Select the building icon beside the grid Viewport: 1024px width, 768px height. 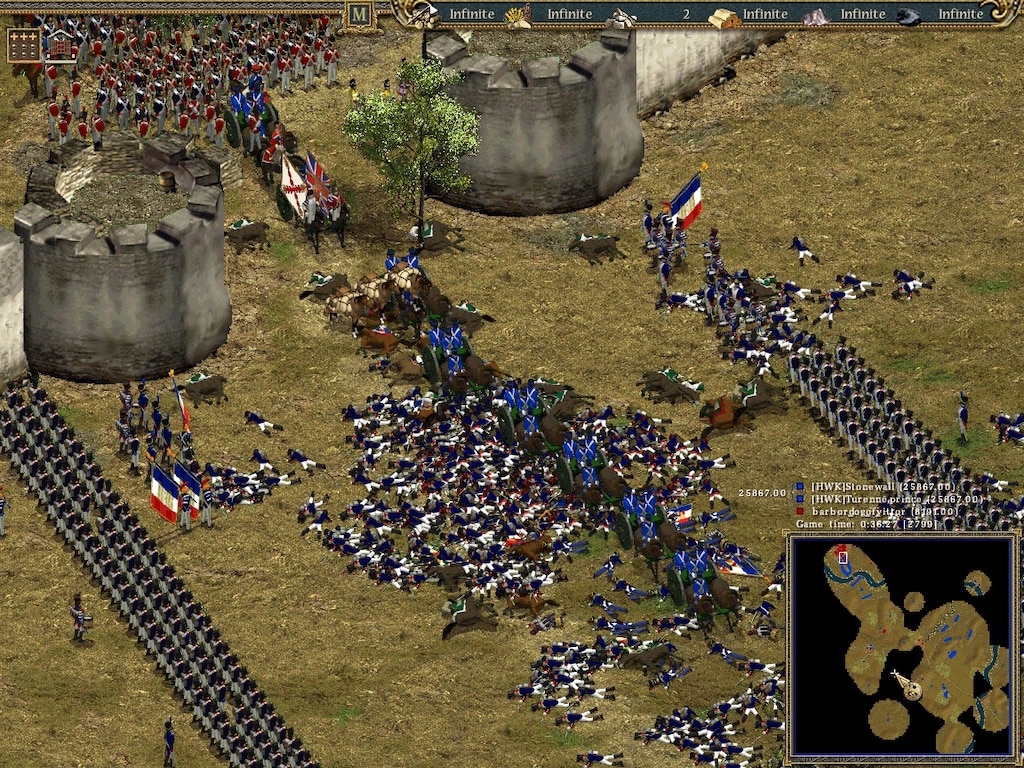coord(60,45)
